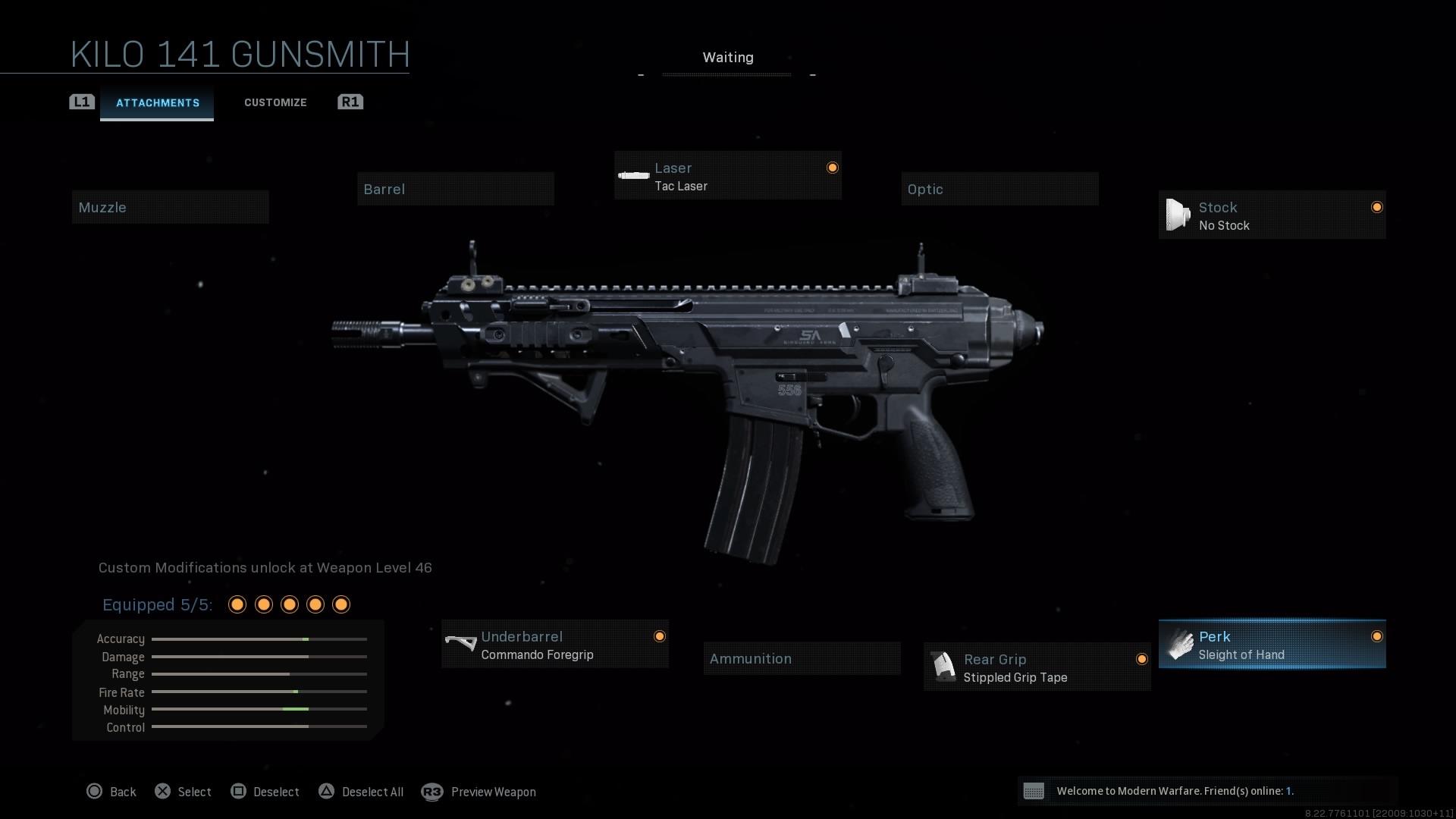
Task: Select the No Stock attachment icon
Action: [1178, 215]
